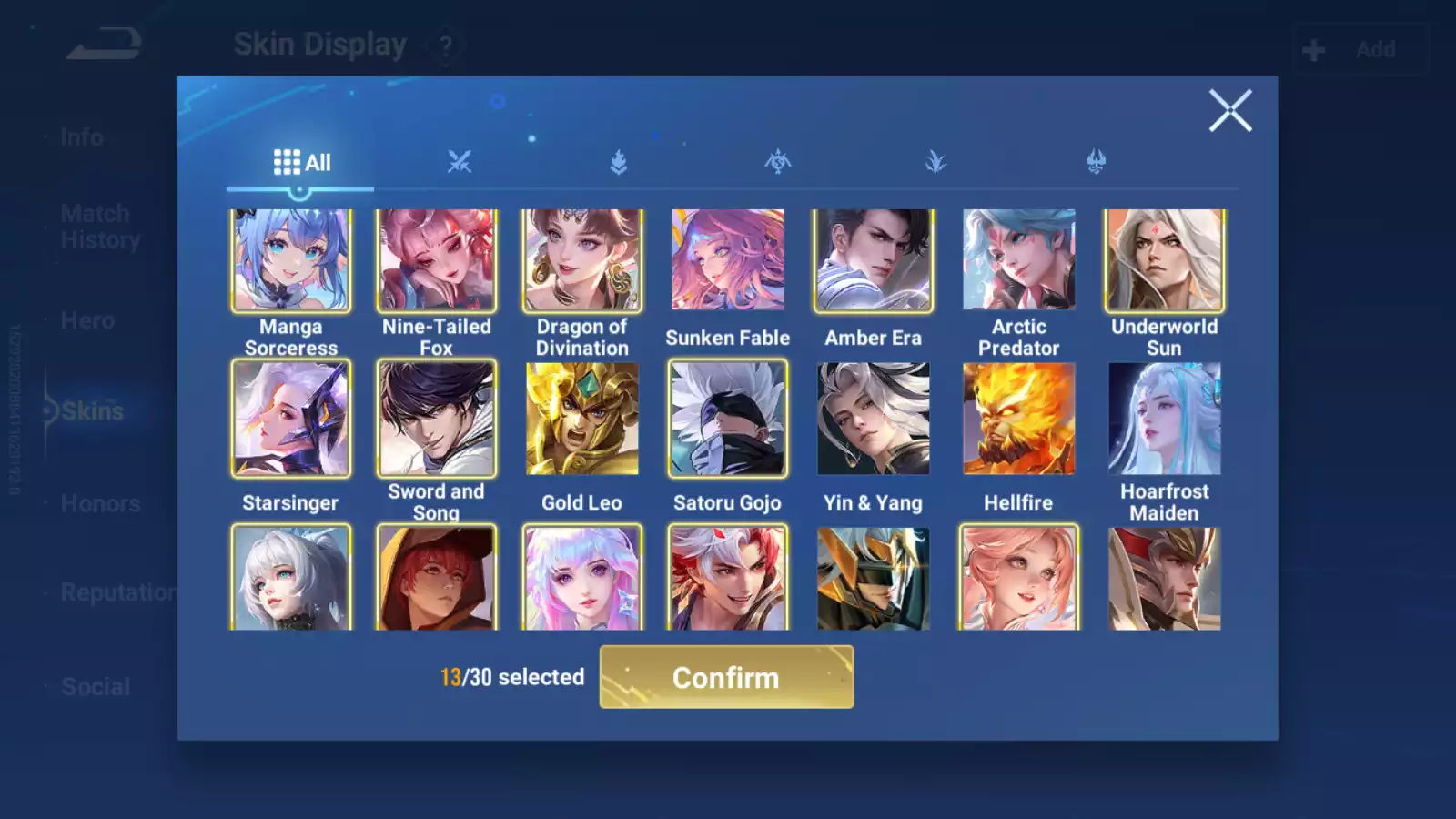Deselect the Hellfire skin
This screenshot has height=819, width=1456.
[x=1017, y=419]
